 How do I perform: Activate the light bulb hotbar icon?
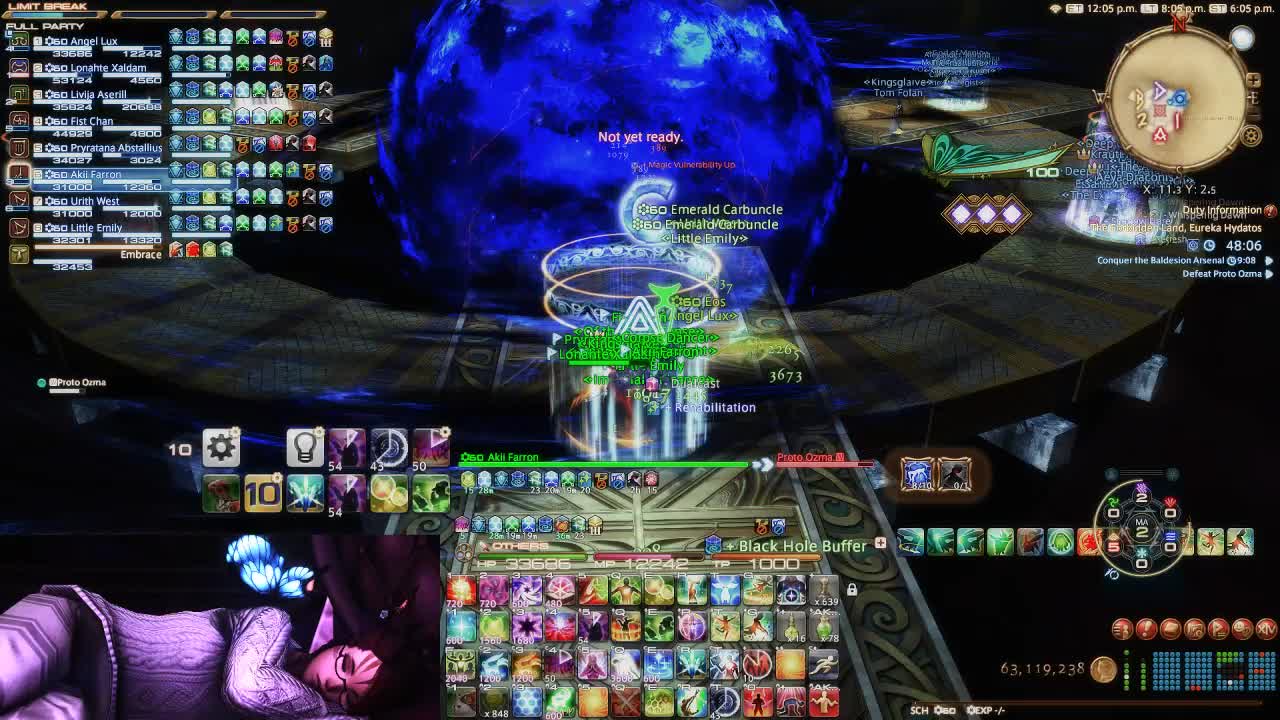point(304,448)
